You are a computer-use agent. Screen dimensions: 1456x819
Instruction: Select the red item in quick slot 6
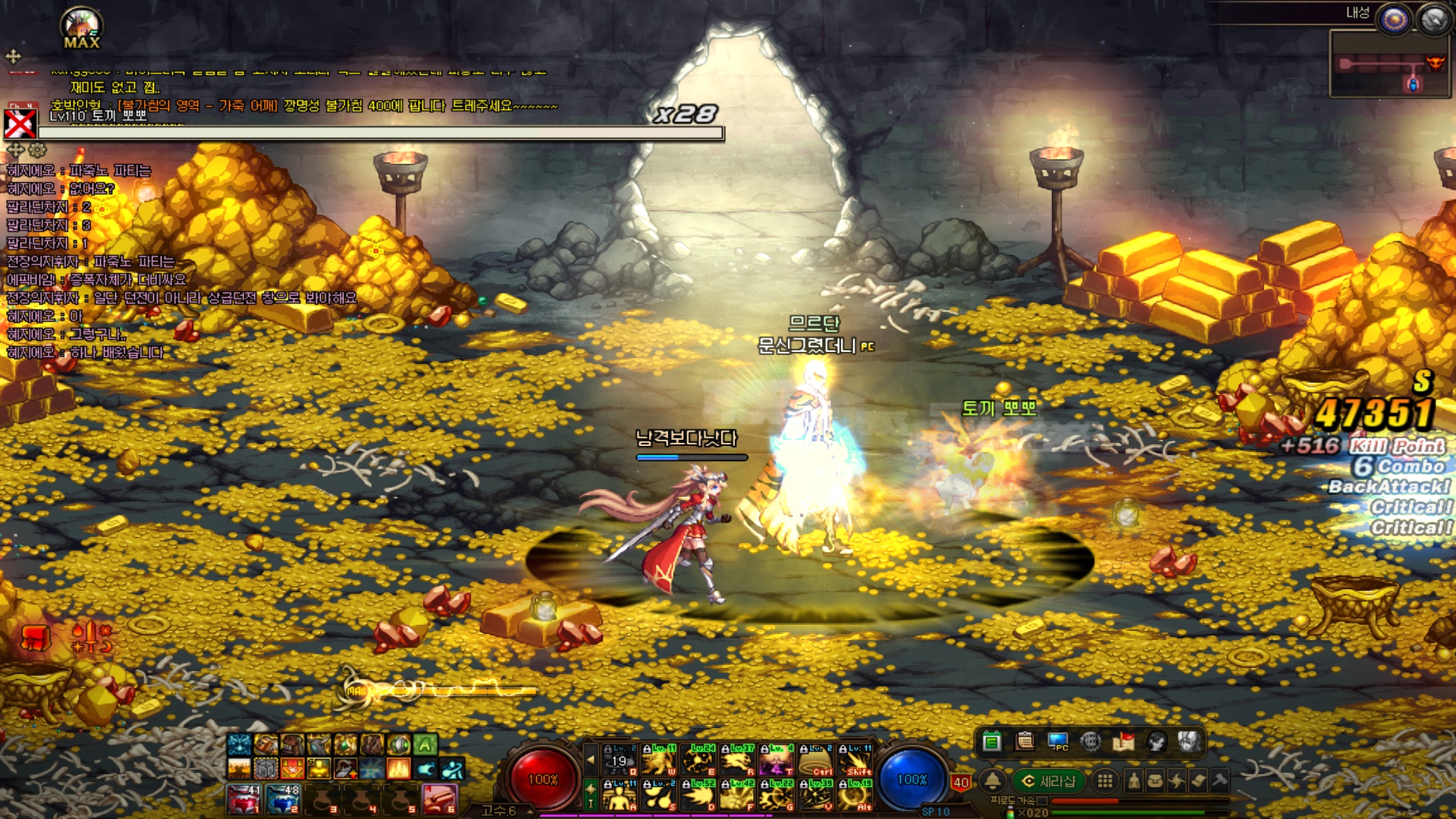pos(439,799)
